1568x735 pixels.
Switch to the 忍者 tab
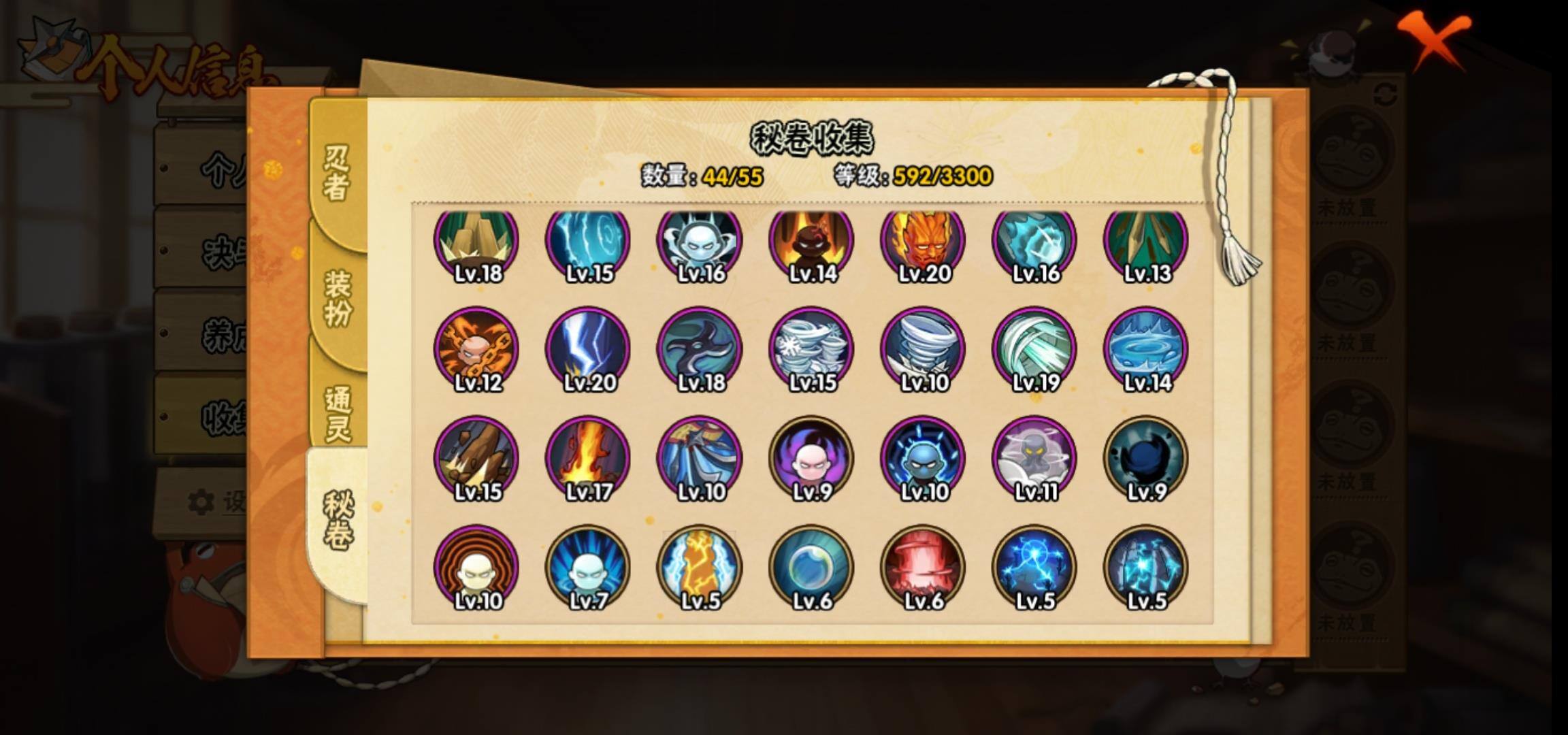click(x=336, y=174)
